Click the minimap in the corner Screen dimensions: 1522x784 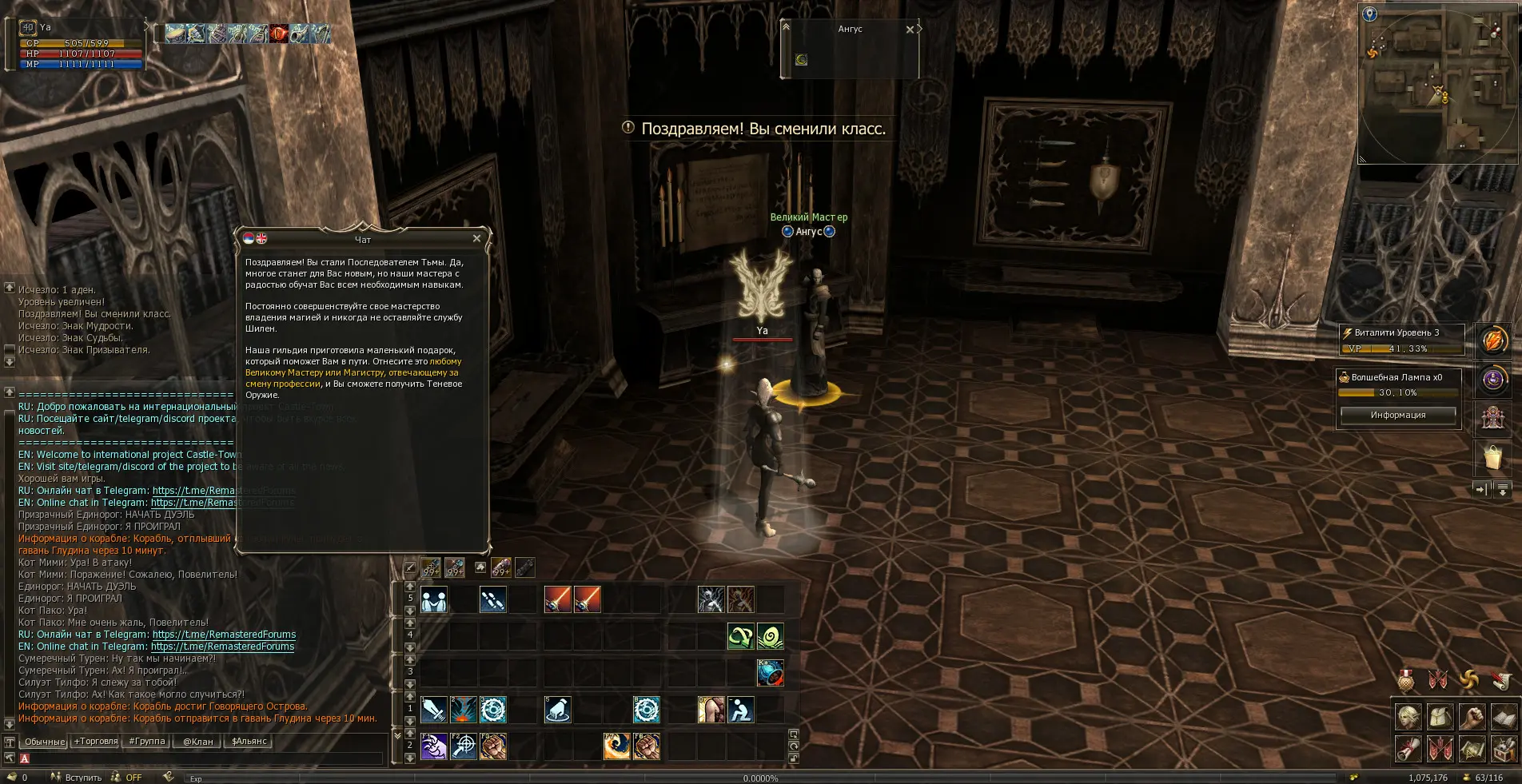point(1439,84)
